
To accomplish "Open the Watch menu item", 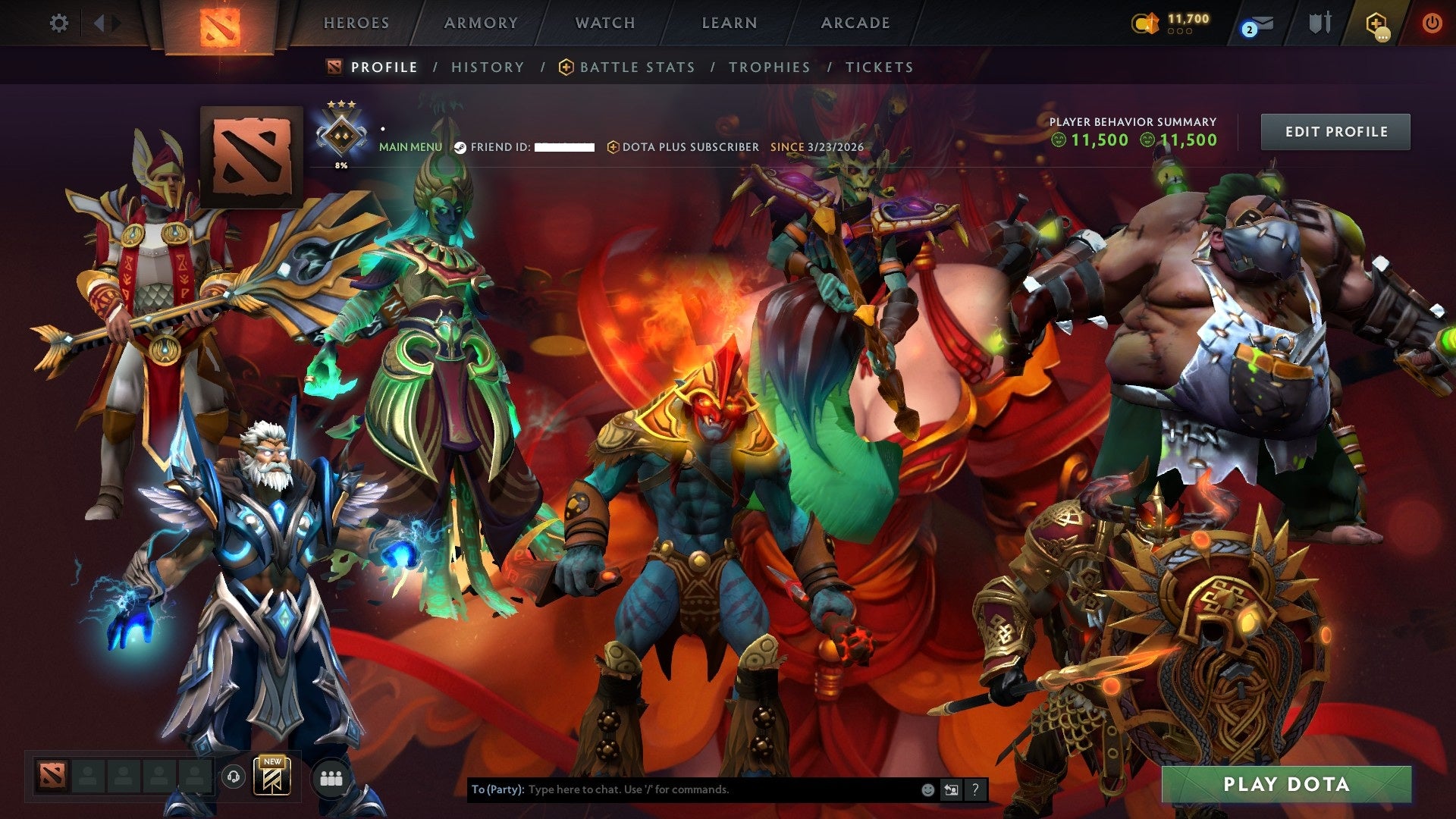I will point(605,23).
